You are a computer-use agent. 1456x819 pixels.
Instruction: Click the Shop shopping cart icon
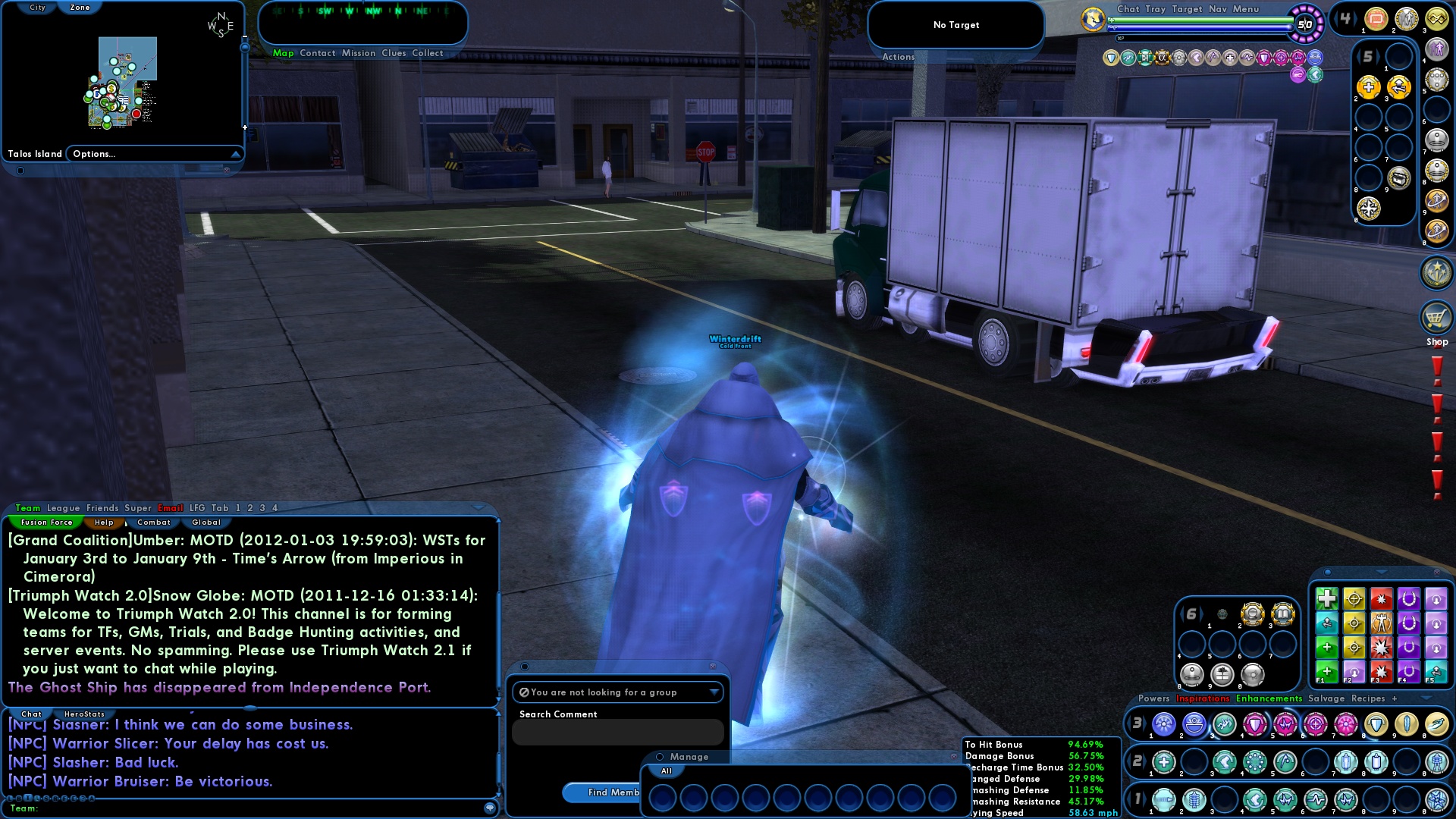(1437, 318)
